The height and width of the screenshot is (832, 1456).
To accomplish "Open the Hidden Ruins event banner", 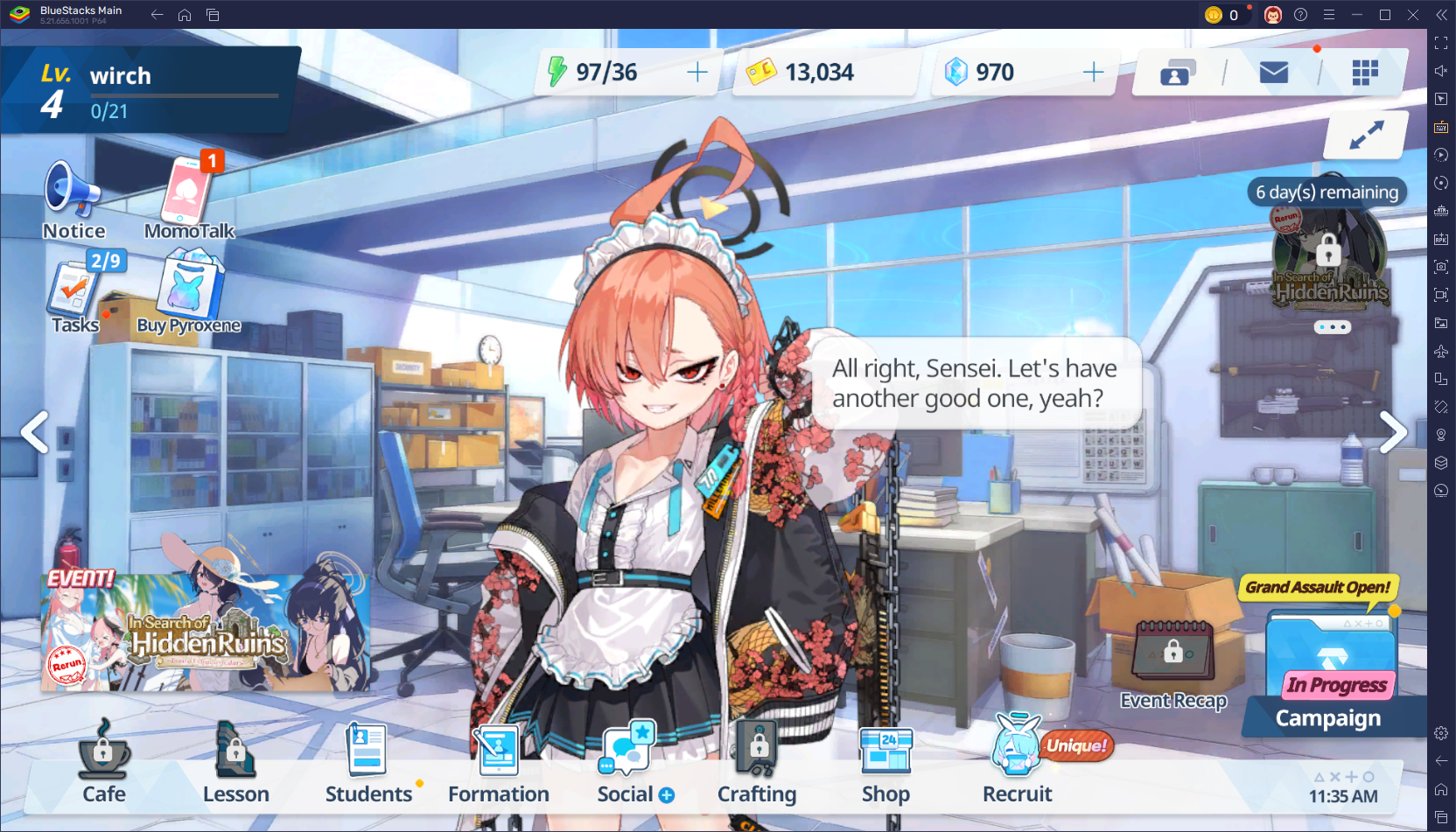I will (x=206, y=633).
